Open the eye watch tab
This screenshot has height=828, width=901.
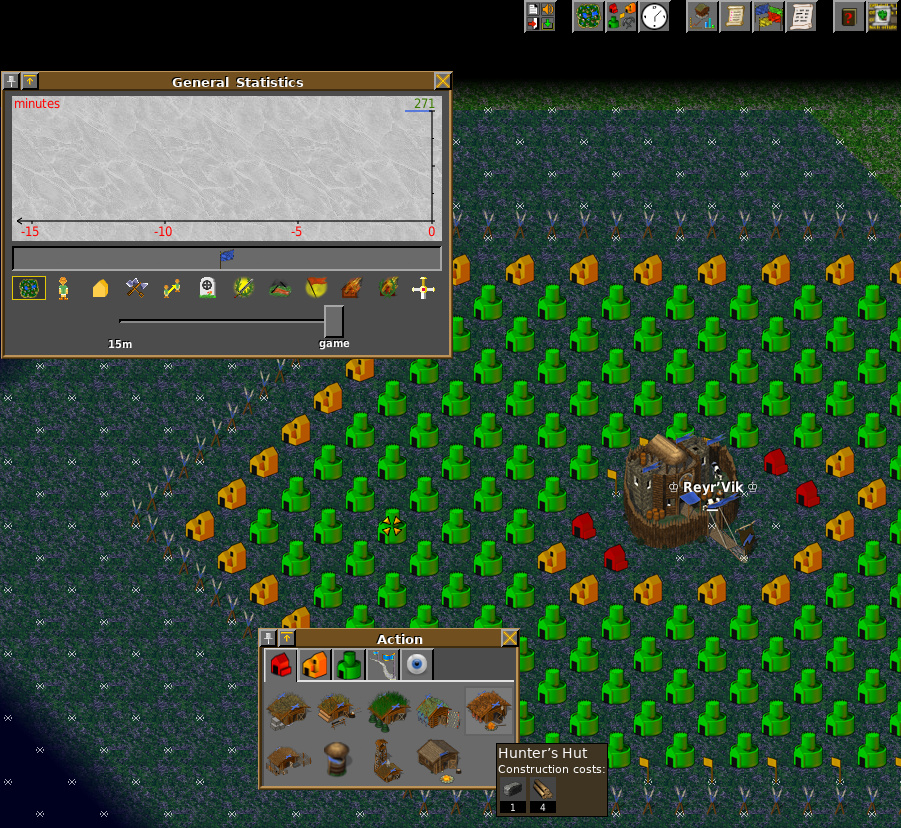coord(416,665)
